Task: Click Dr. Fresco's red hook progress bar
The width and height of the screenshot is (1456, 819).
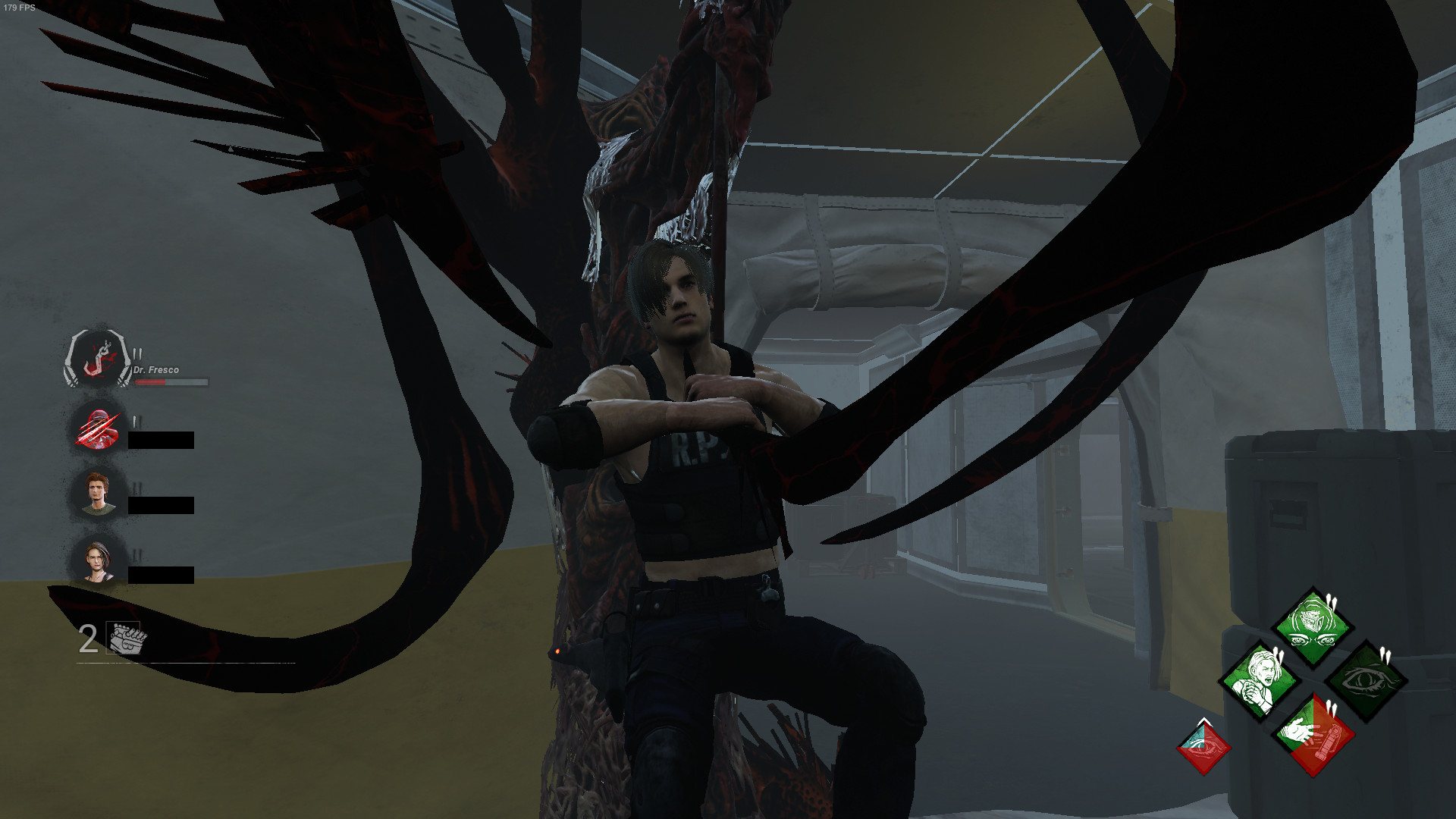Action: (170, 382)
